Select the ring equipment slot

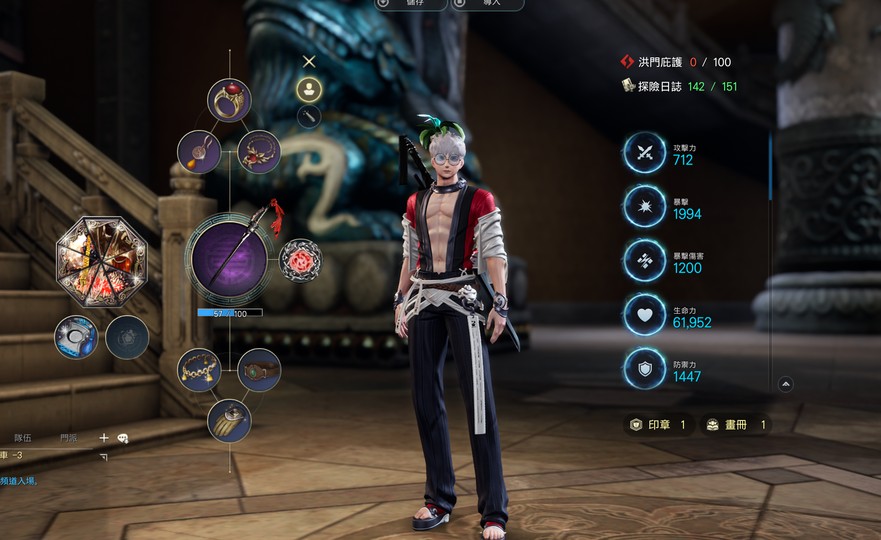click(x=229, y=100)
